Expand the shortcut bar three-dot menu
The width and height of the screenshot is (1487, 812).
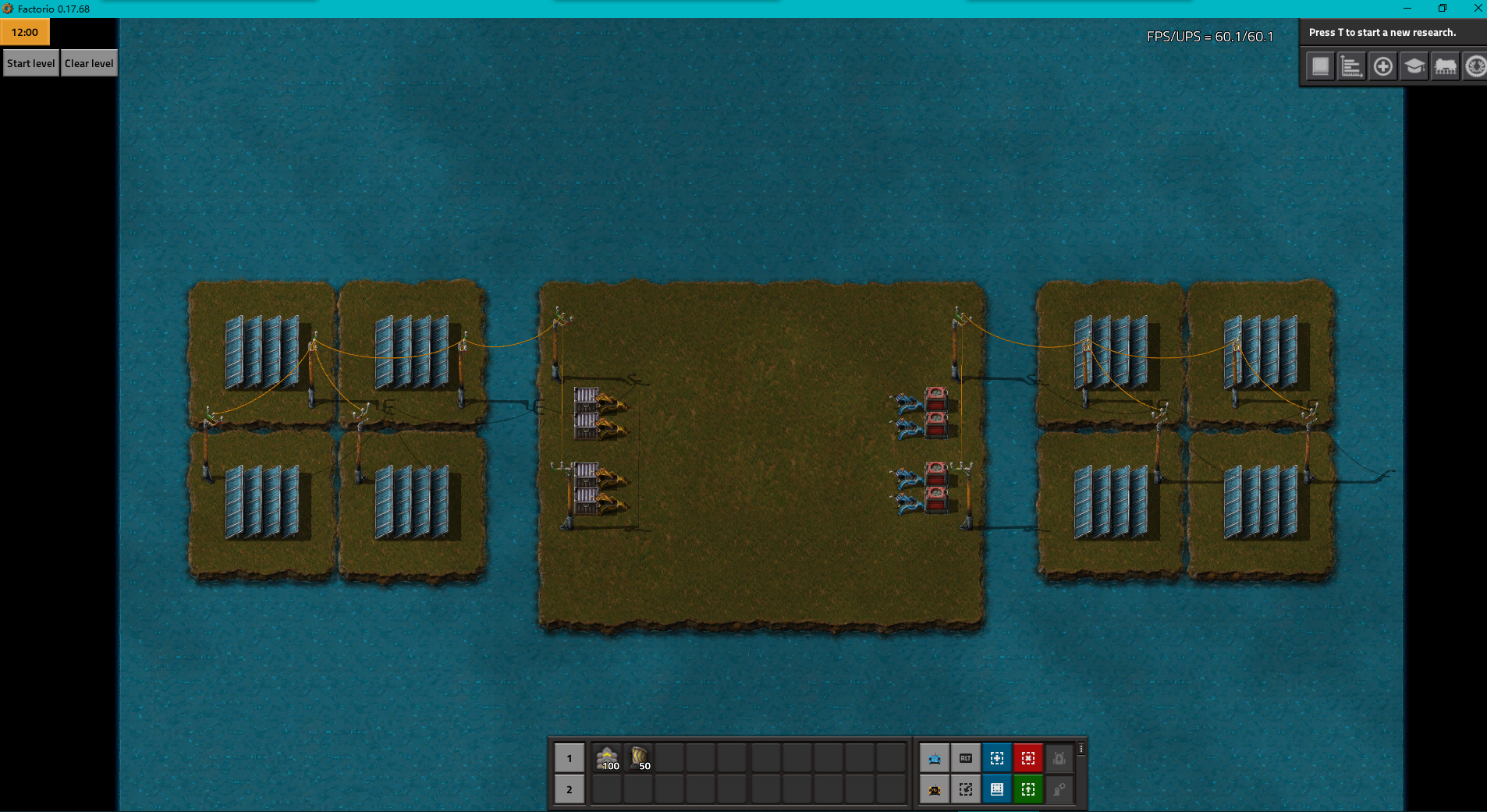[1081, 749]
